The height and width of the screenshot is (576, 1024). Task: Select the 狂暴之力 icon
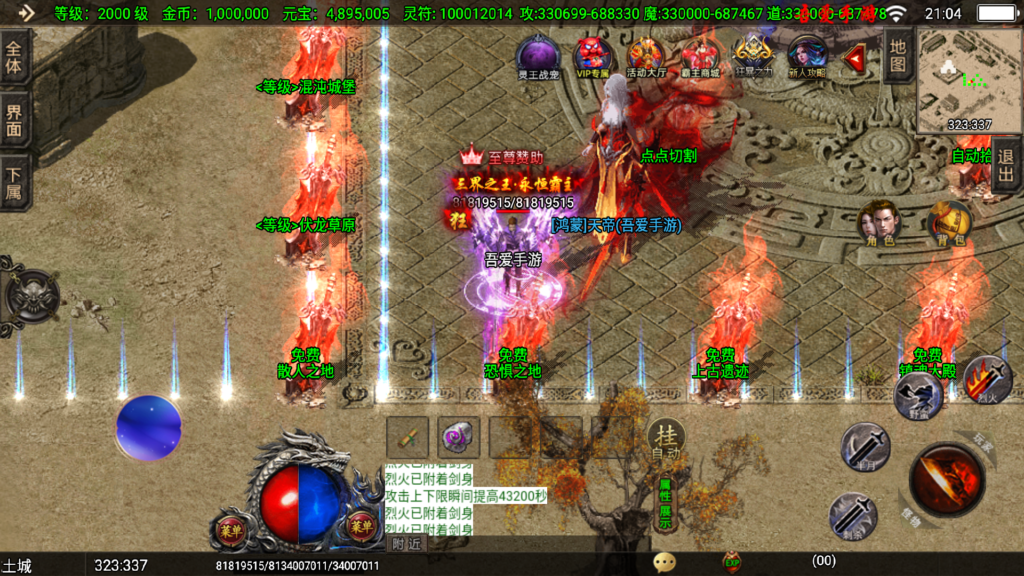tap(754, 56)
